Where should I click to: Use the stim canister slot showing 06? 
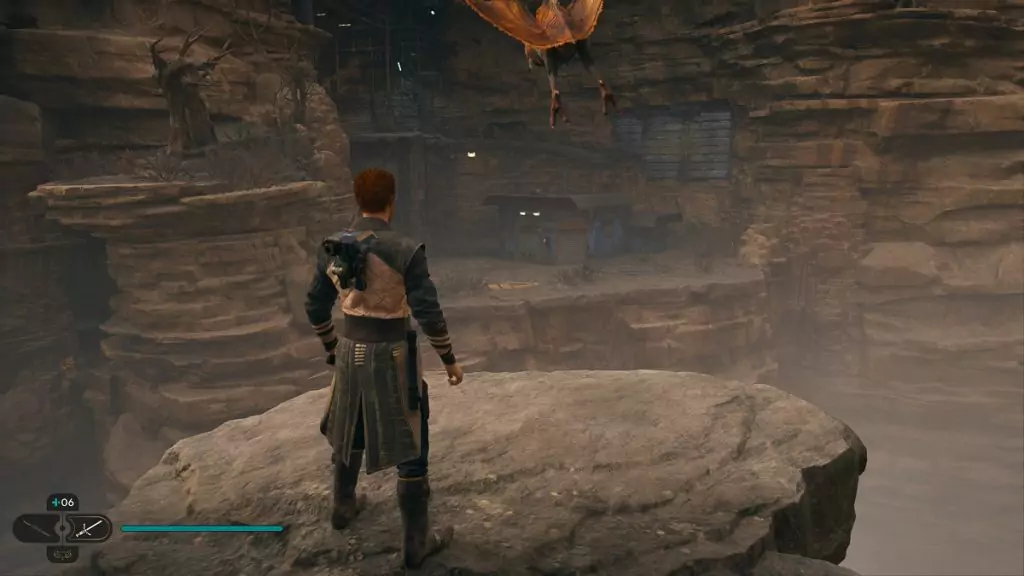(x=62, y=503)
